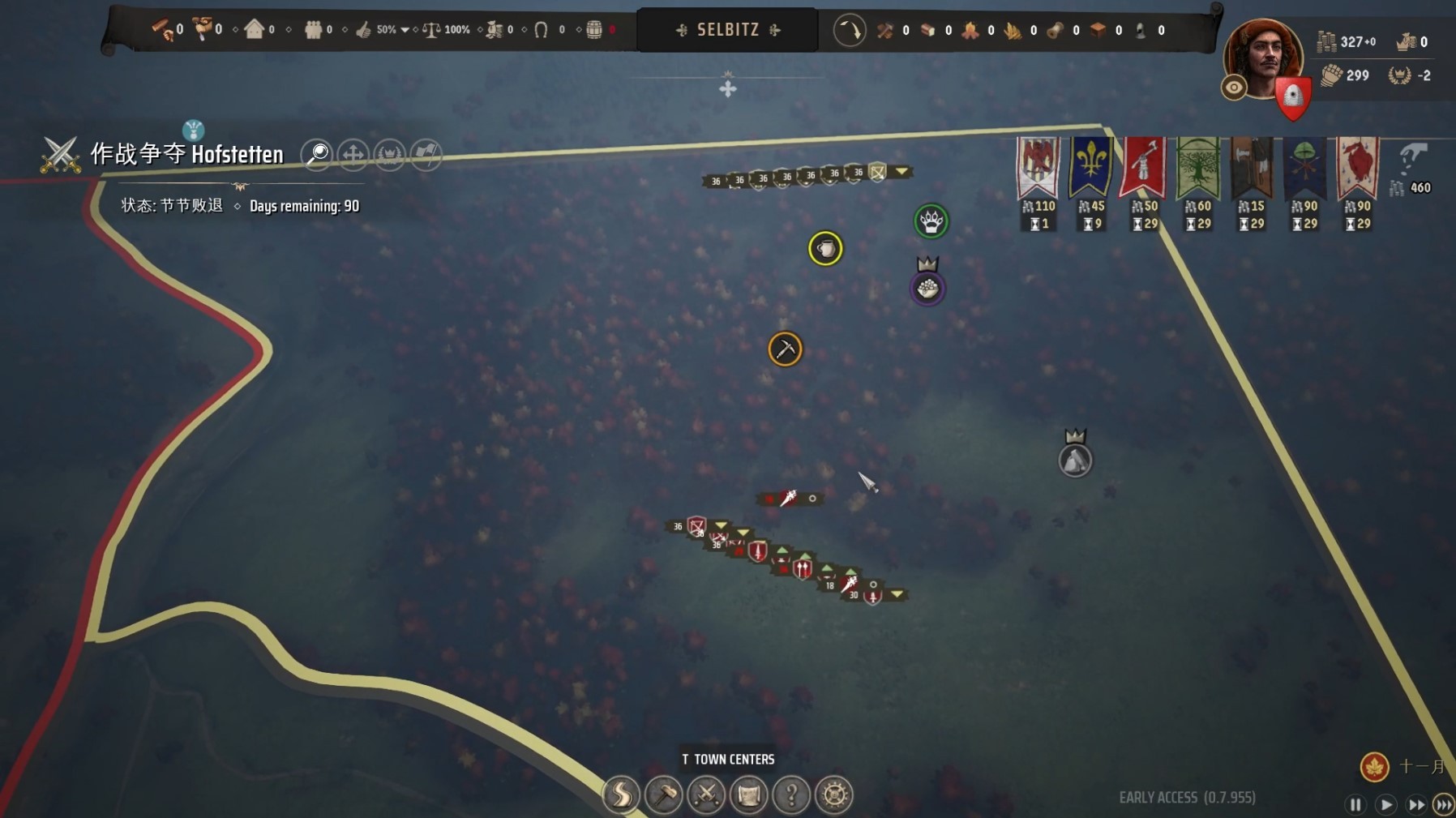Select the orange pickaxe mining marker
Screen dimensions: 1456x818
[785, 349]
